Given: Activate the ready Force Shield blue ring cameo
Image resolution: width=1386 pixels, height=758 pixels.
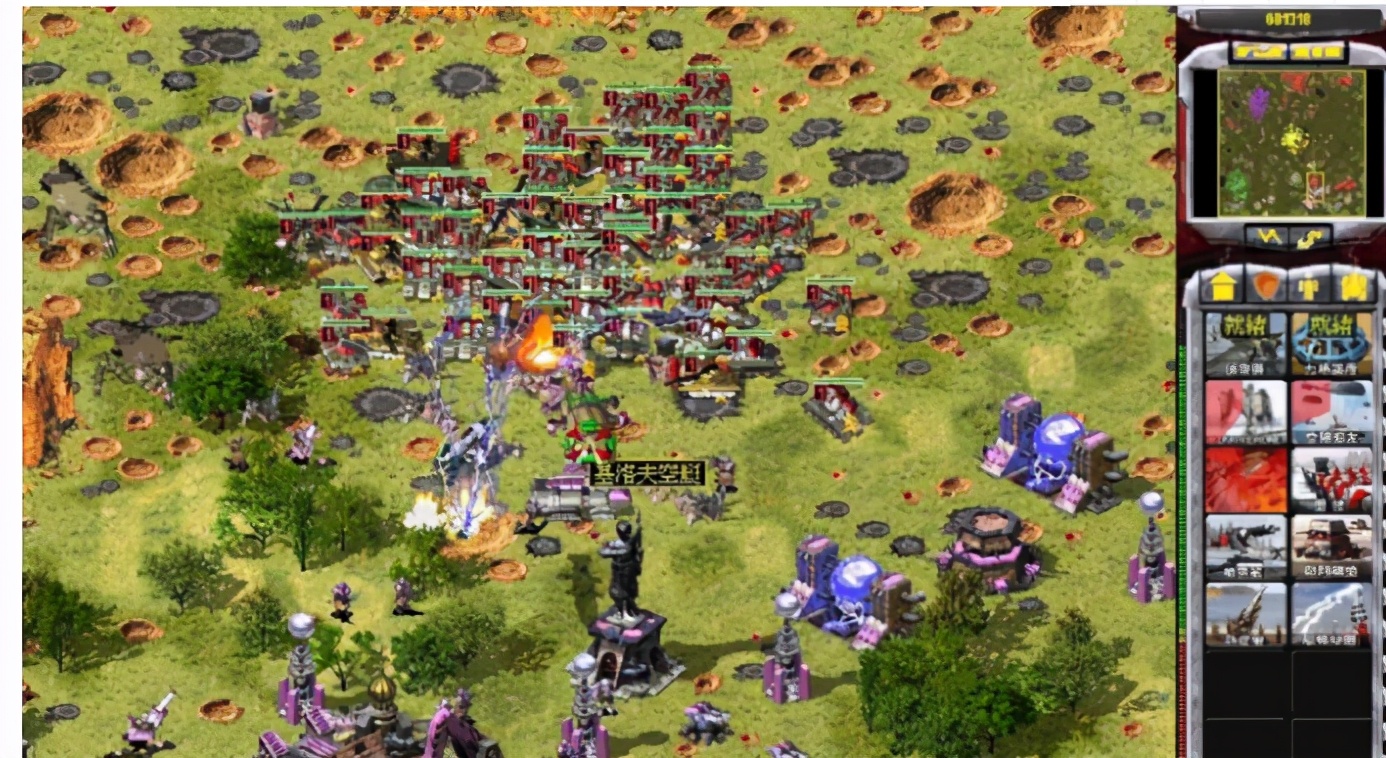Looking at the screenshot, I should tap(1331, 344).
